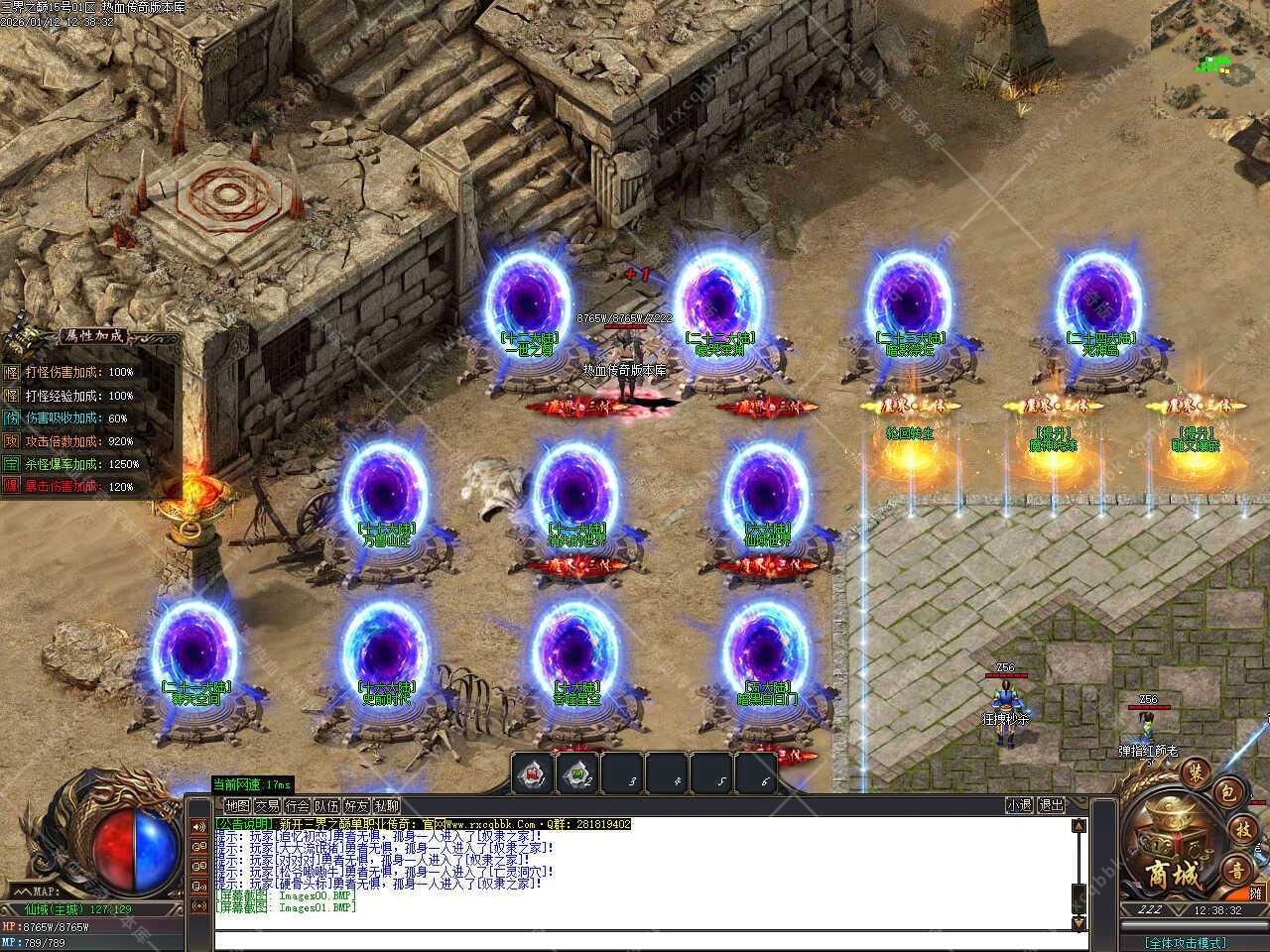Open the 队伍 team panel
1270x952 pixels.
(x=326, y=806)
